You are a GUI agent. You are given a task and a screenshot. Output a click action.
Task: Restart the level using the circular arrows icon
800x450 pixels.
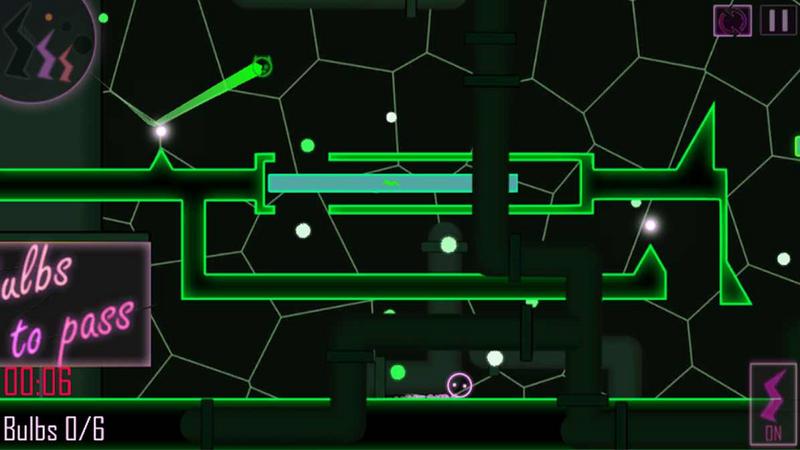pos(733,19)
